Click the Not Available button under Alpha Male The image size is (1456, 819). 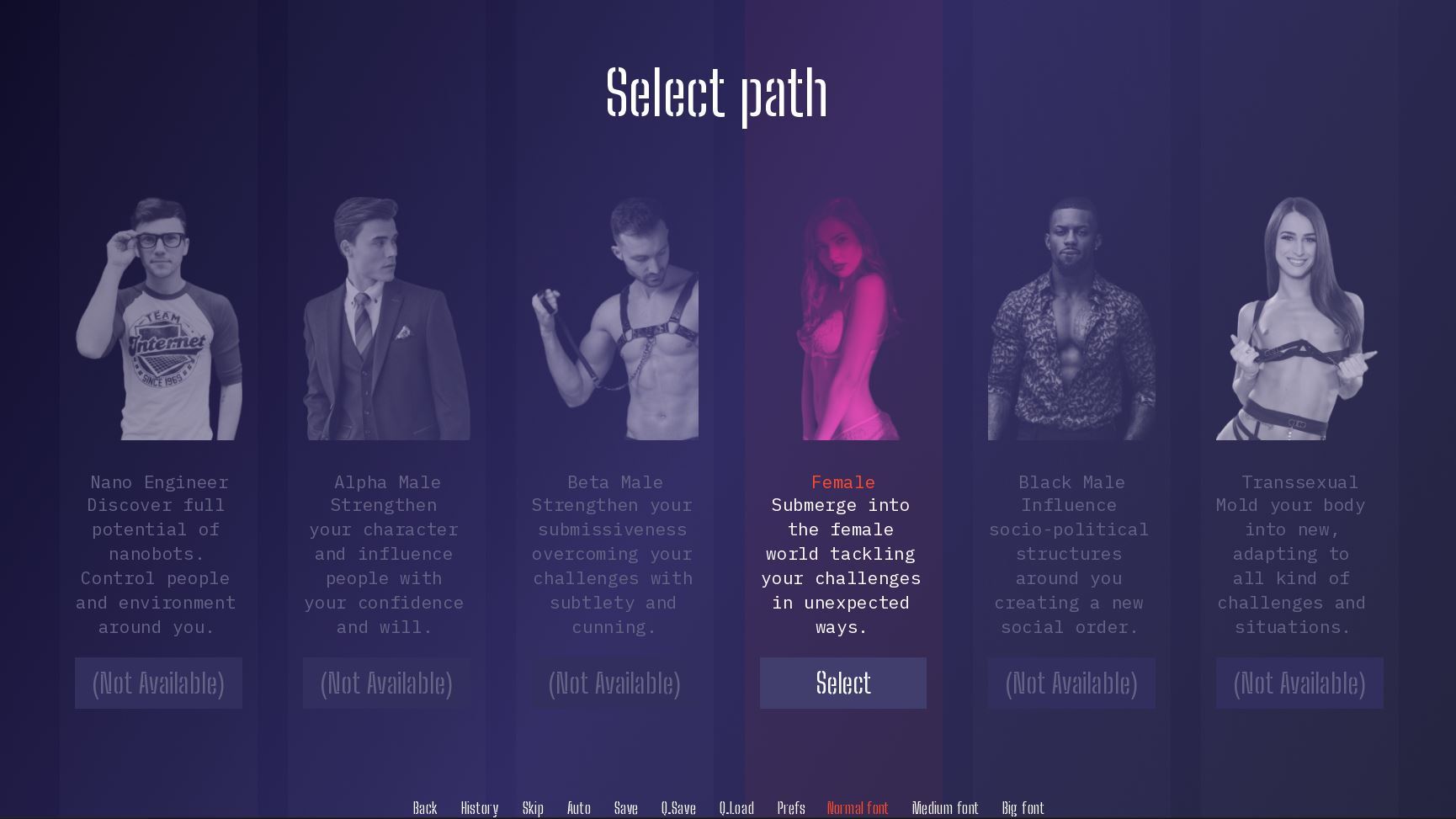click(386, 683)
